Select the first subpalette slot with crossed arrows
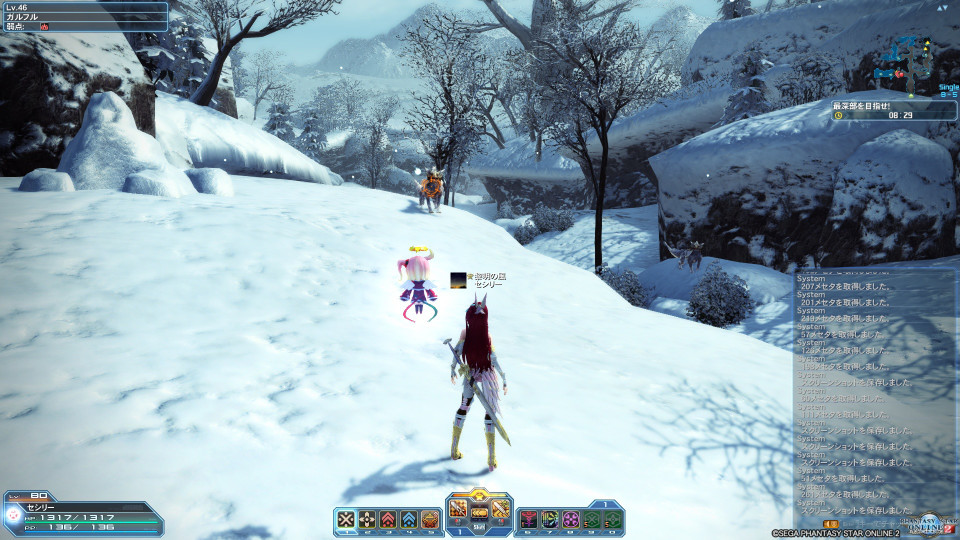Viewport: 960px width, 540px height. pos(346,519)
